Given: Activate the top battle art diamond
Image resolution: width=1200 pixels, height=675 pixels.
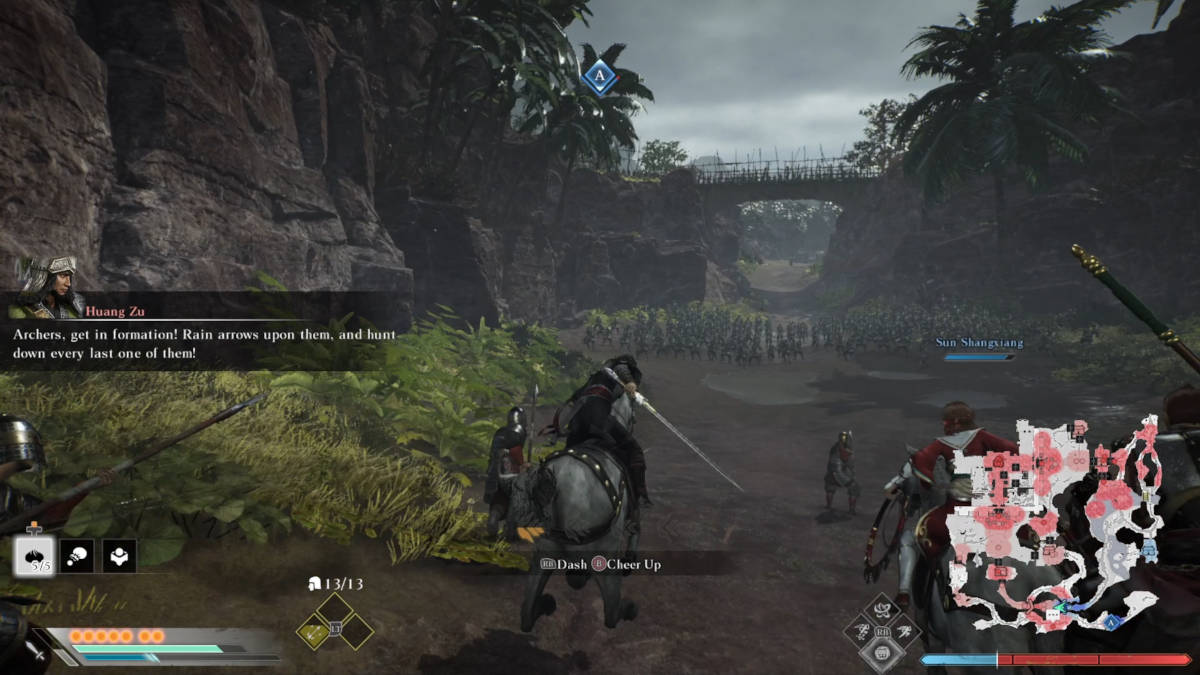Looking at the screenshot, I should pos(881,609).
